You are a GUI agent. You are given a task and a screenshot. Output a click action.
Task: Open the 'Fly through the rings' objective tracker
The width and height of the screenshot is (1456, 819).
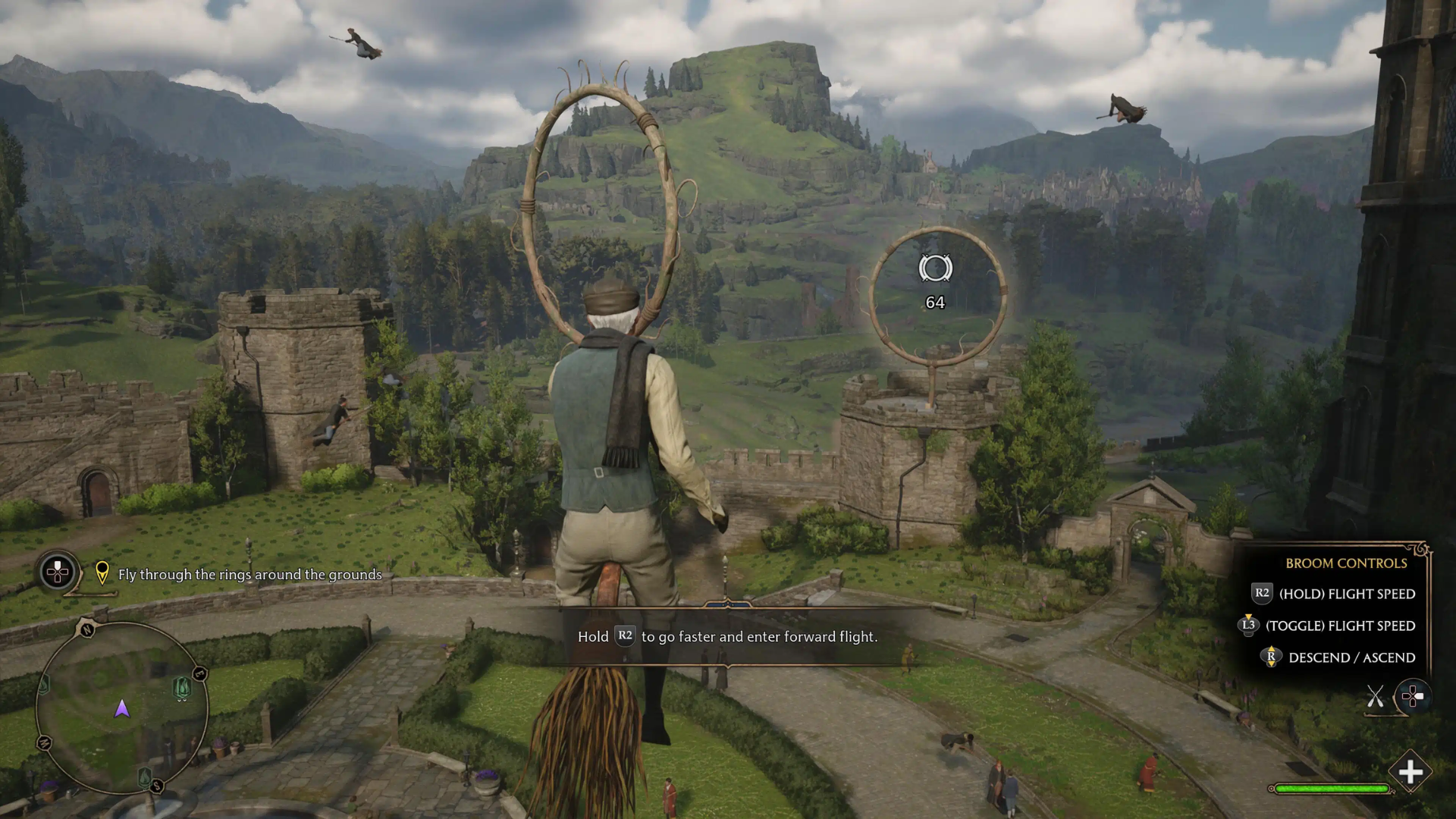tap(249, 575)
